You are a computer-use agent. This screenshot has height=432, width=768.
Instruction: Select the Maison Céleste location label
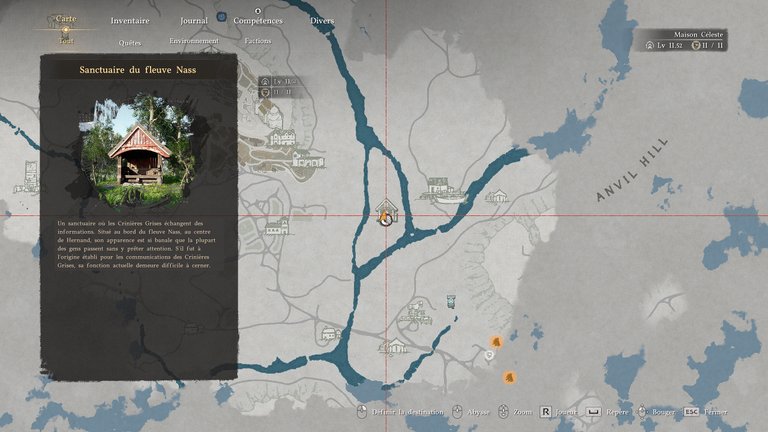699,33
